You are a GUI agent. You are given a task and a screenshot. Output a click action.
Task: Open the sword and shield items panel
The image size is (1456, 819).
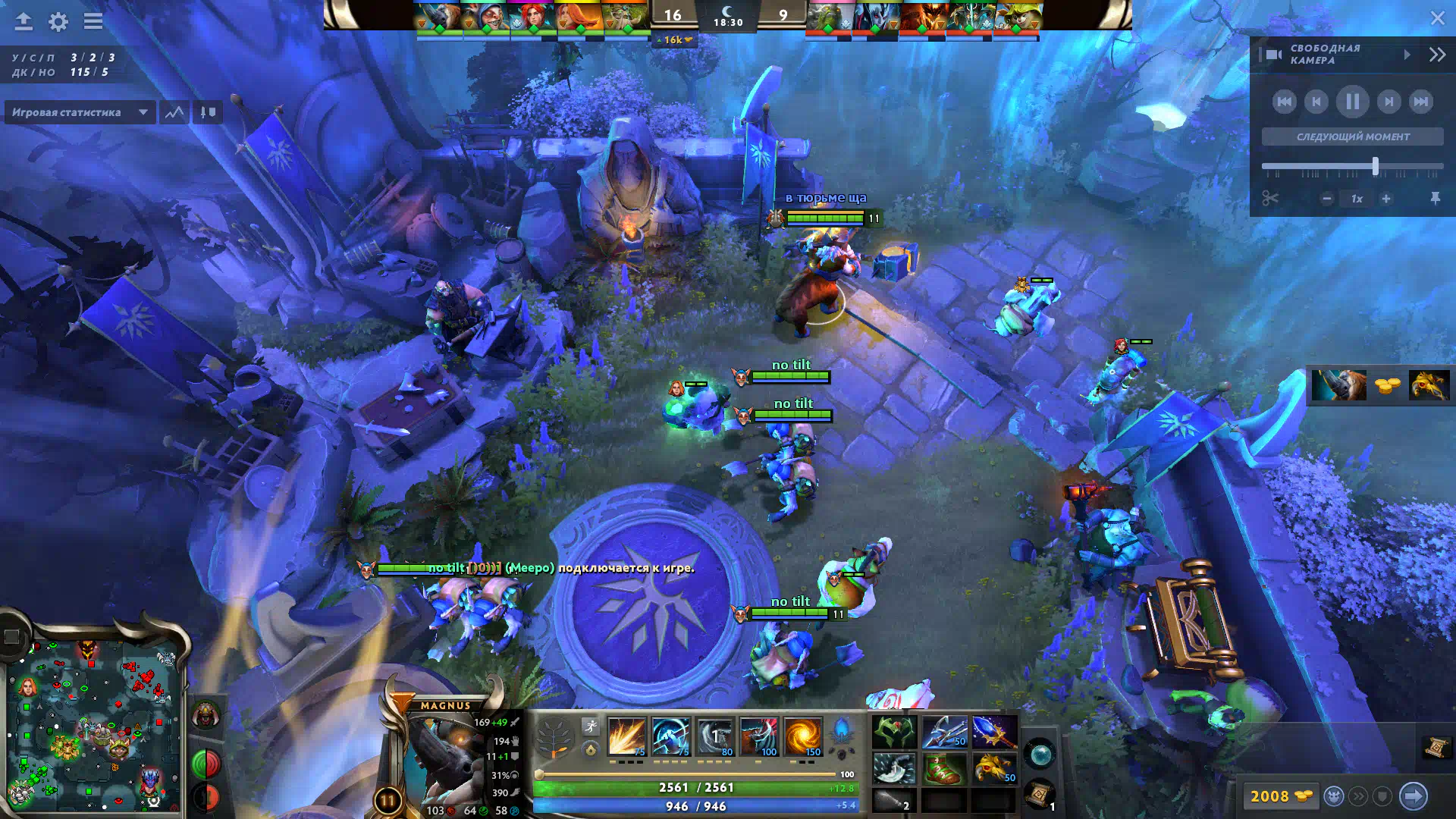tap(207, 112)
